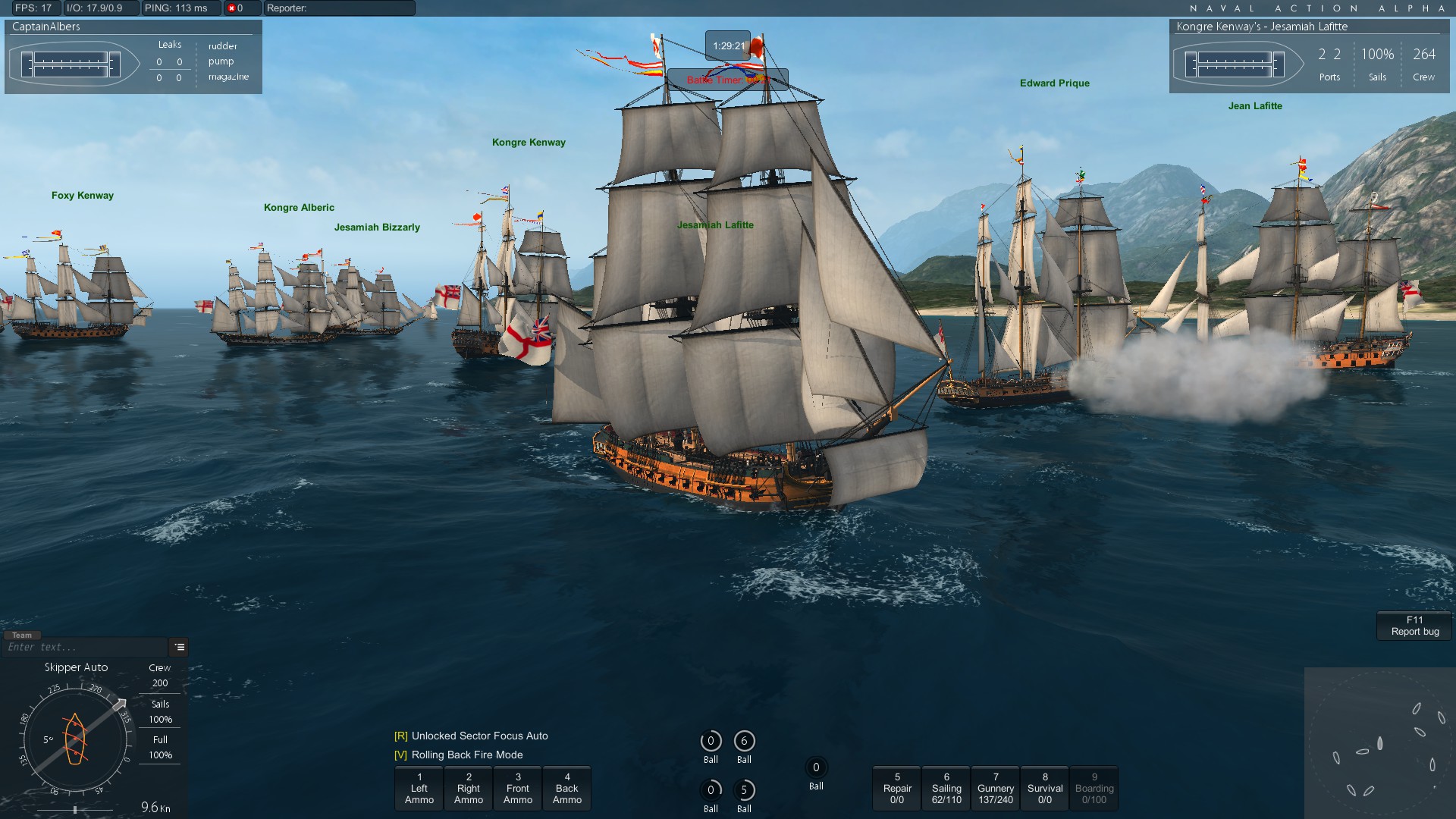Activate Survival mode
Screen dimensions: 1456x819
[1045, 789]
